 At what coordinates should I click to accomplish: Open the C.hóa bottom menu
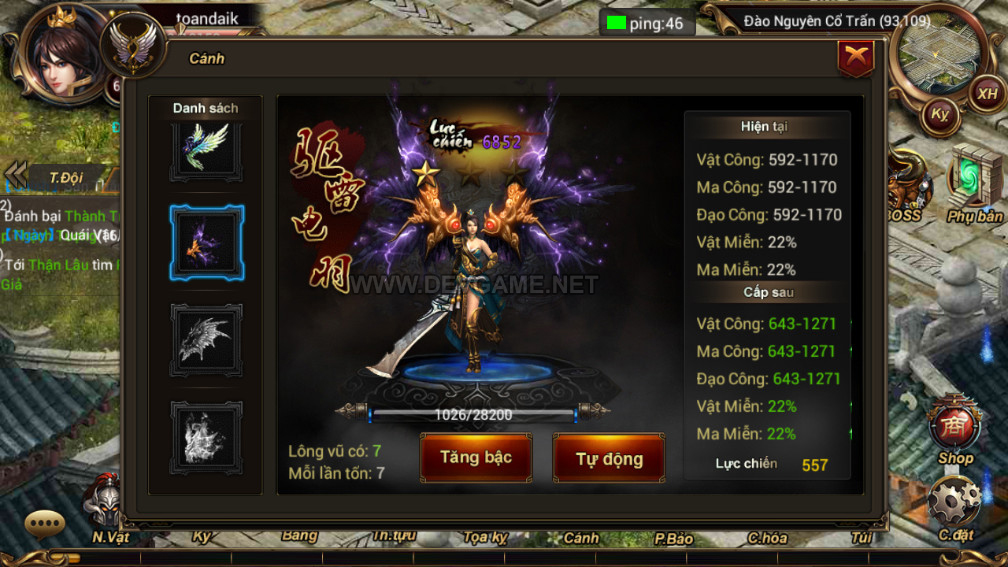click(767, 538)
